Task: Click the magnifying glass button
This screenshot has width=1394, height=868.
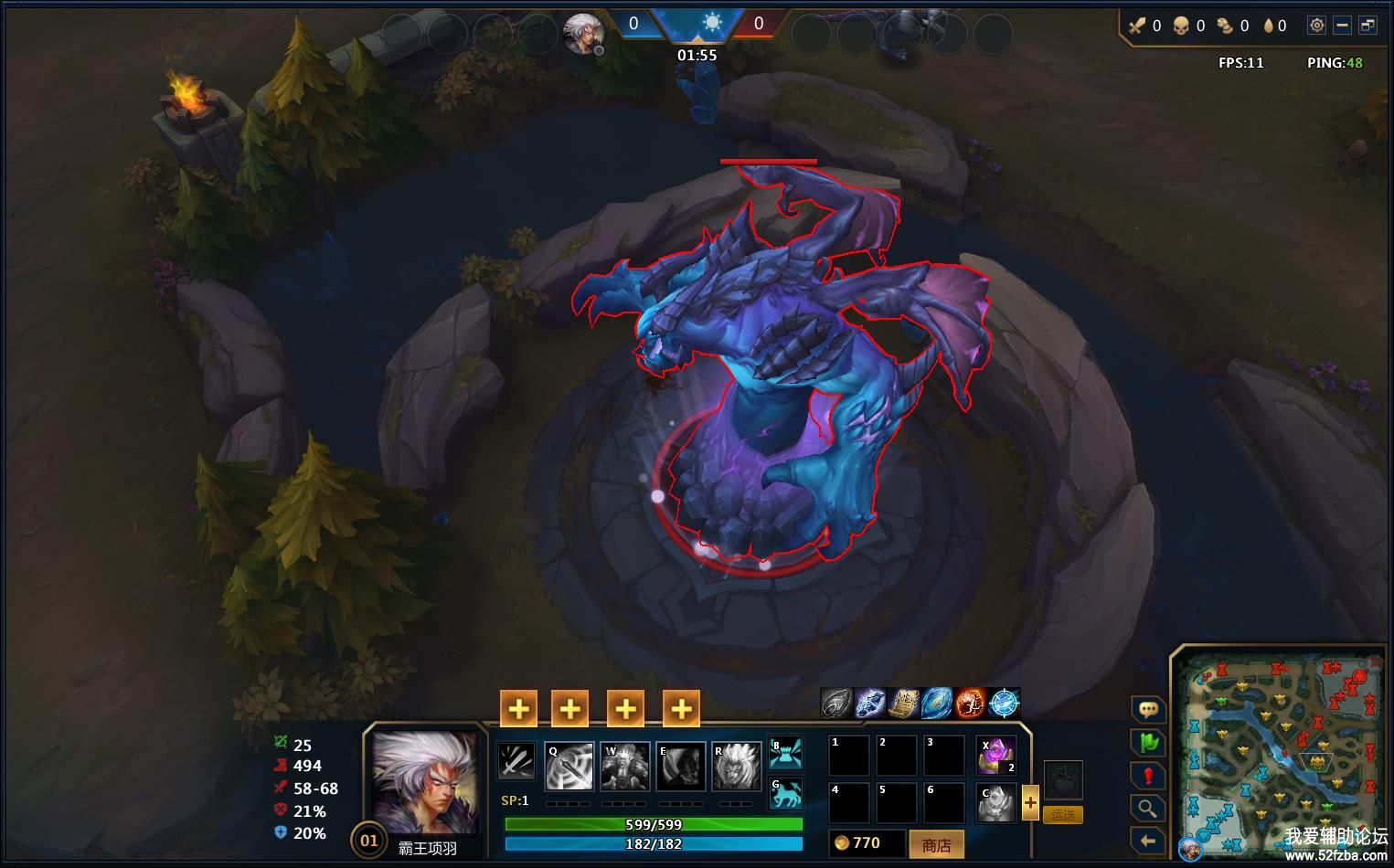Action: click(1148, 808)
